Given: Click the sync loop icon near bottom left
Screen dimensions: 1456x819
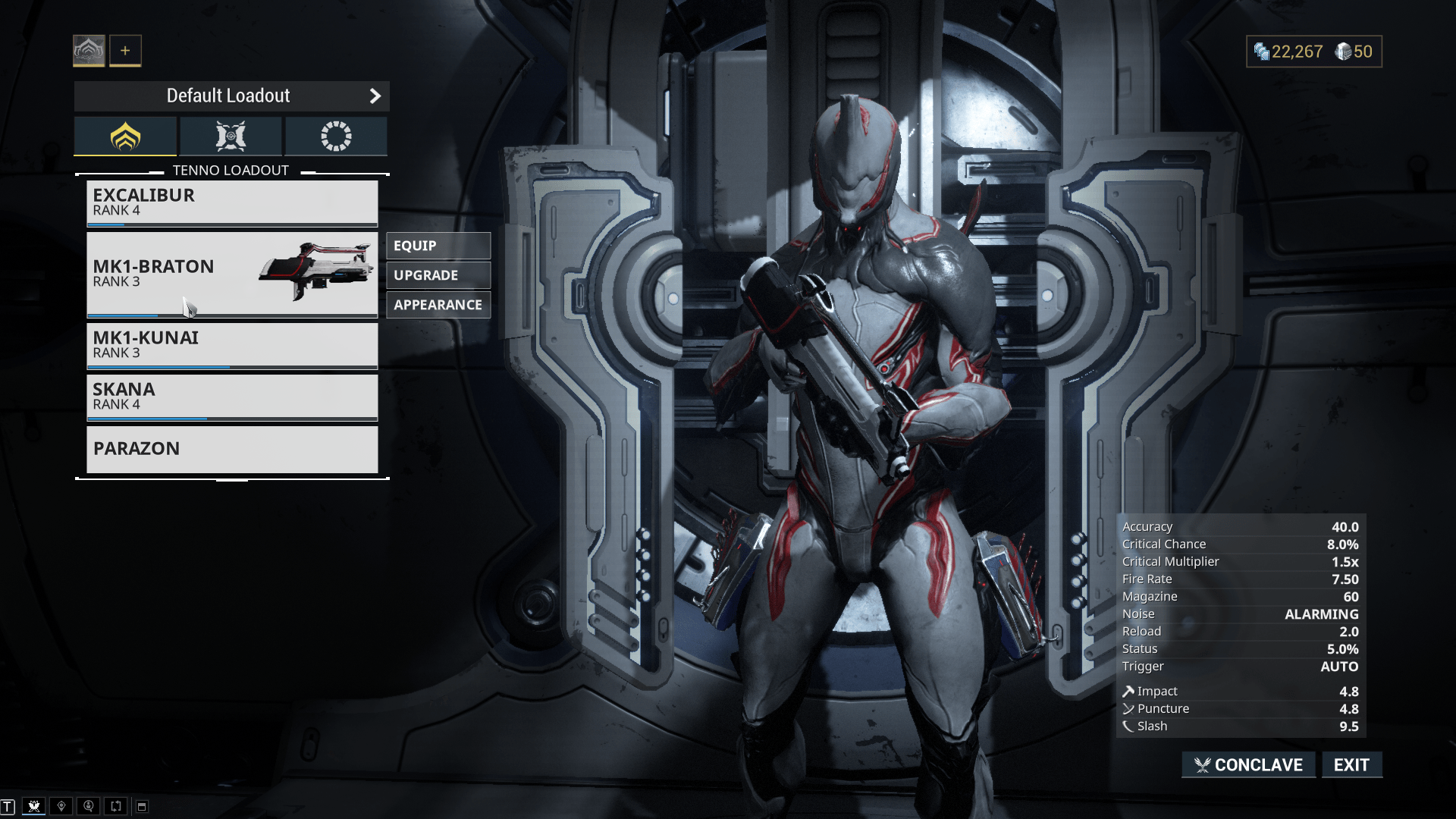Looking at the screenshot, I should (115, 806).
